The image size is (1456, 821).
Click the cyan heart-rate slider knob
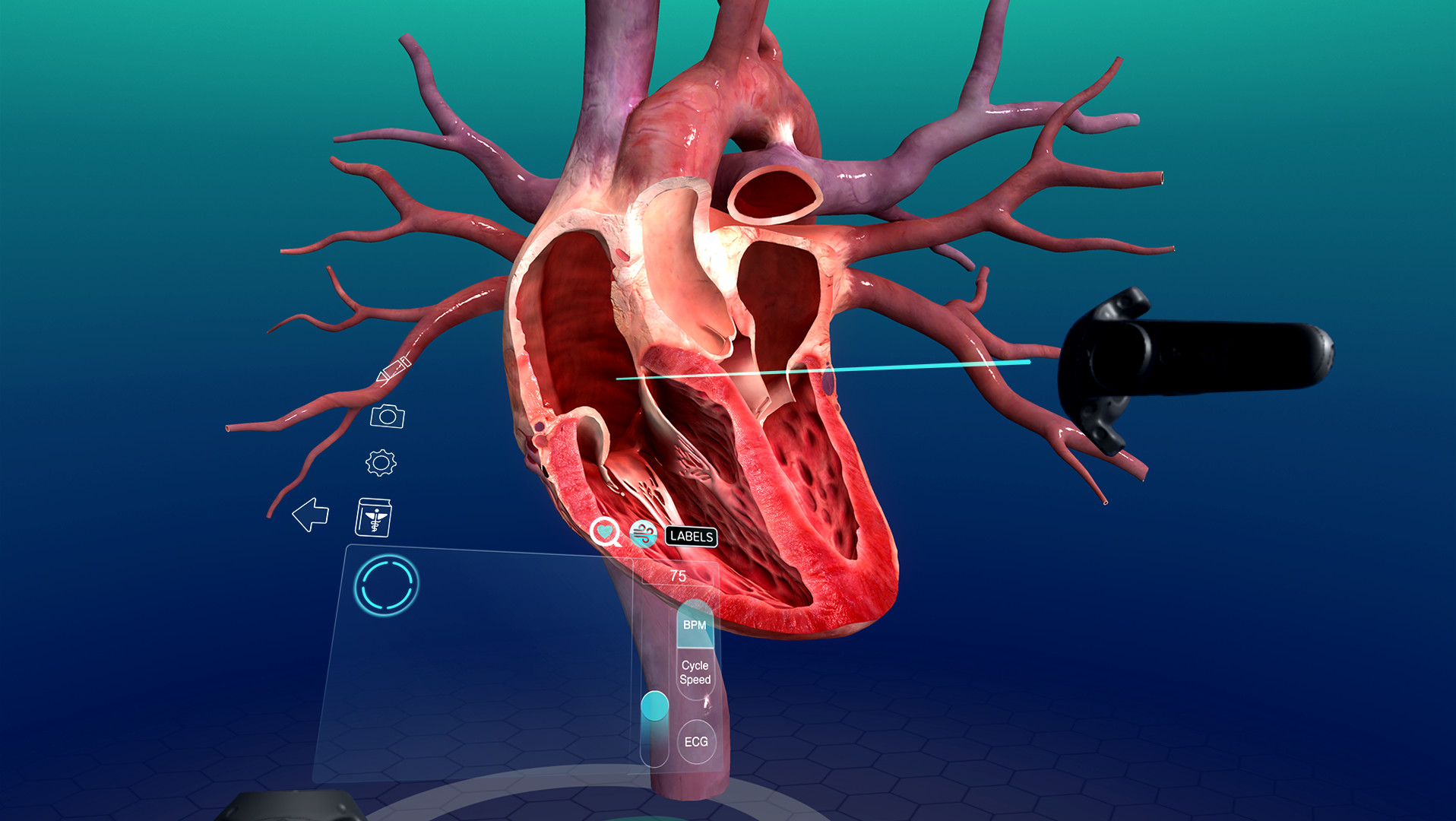[x=654, y=705]
